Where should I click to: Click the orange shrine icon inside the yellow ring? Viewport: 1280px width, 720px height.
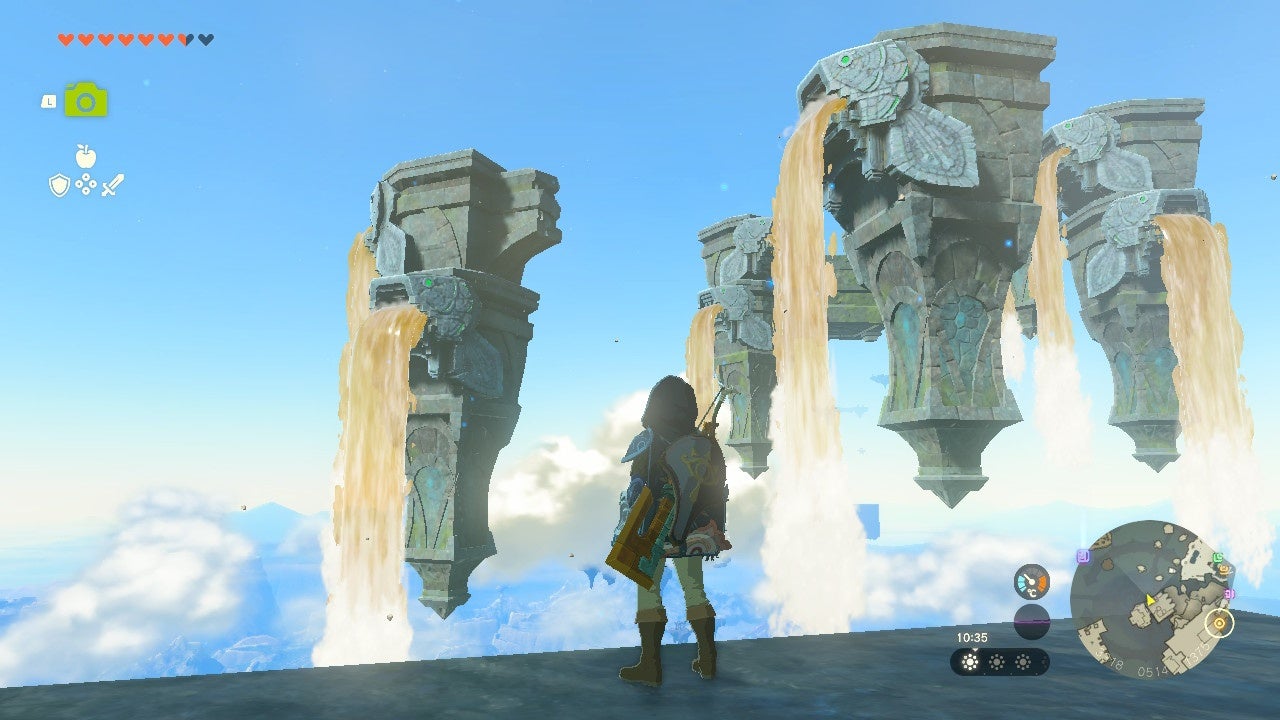click(1217, 624)
